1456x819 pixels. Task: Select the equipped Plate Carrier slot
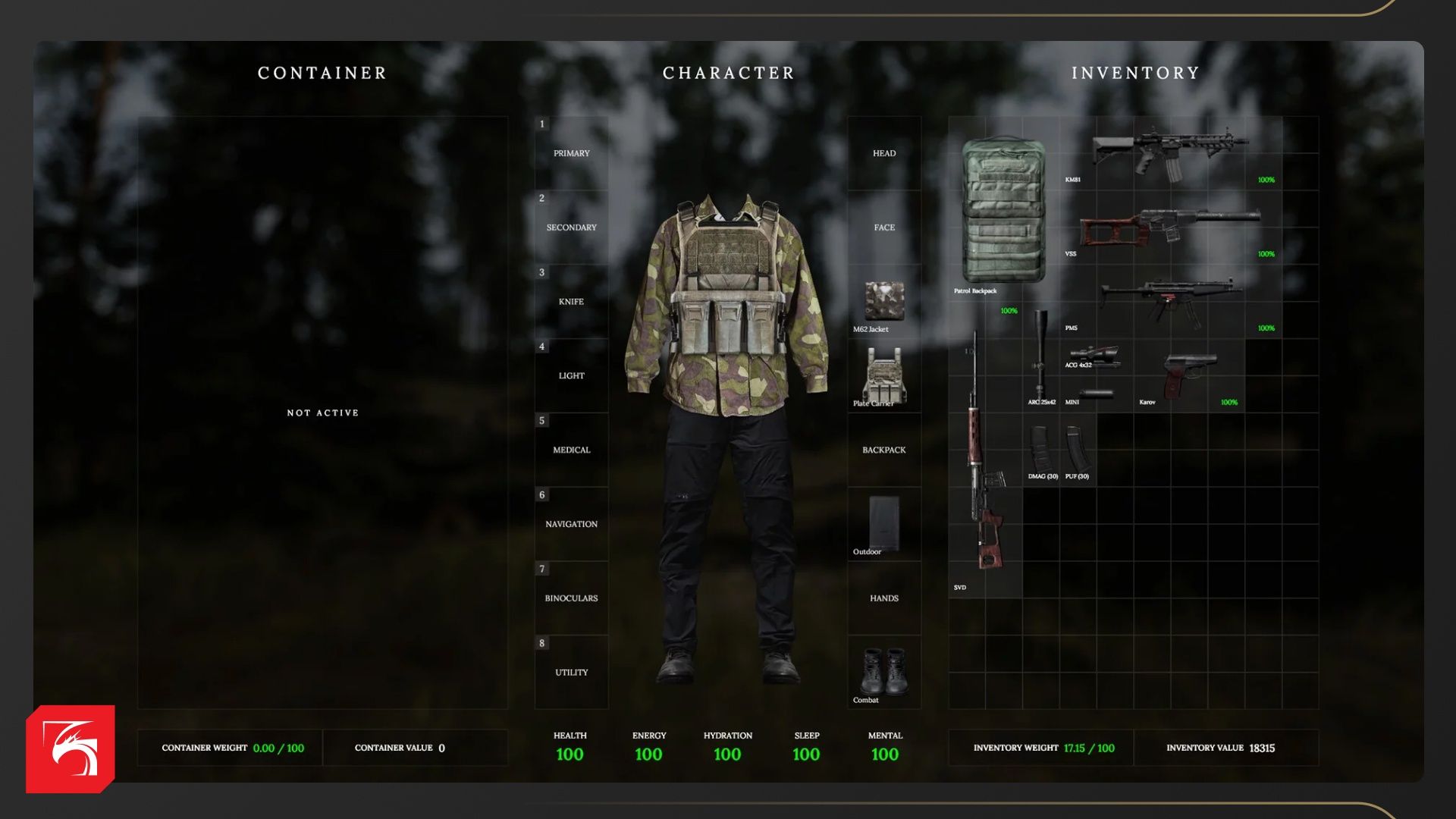coord(884,376)
